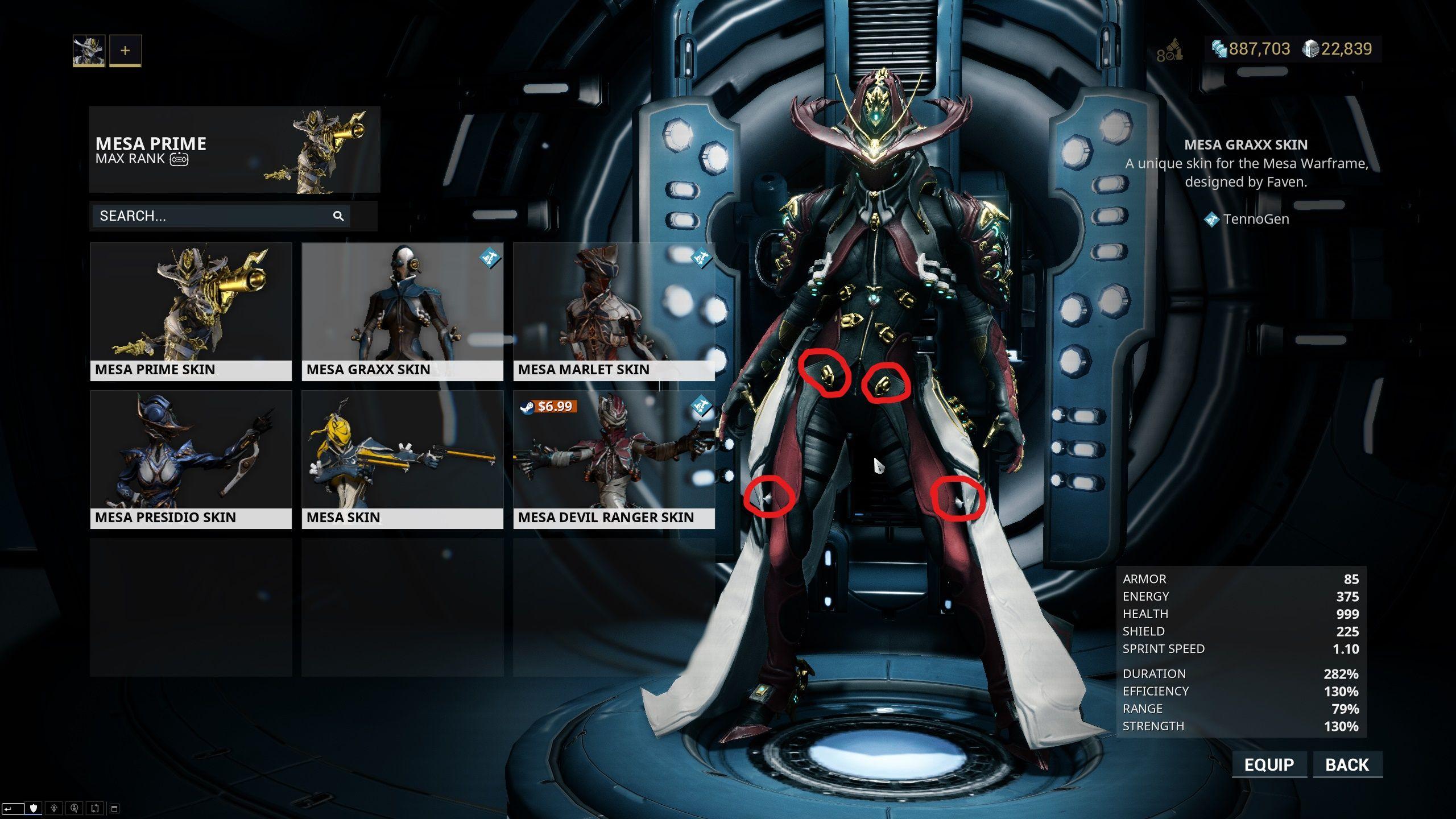Choose the Mesa Graxx Skin tile
The width and height of the screenshot is (1456, 819).
(x=402, y=311)
